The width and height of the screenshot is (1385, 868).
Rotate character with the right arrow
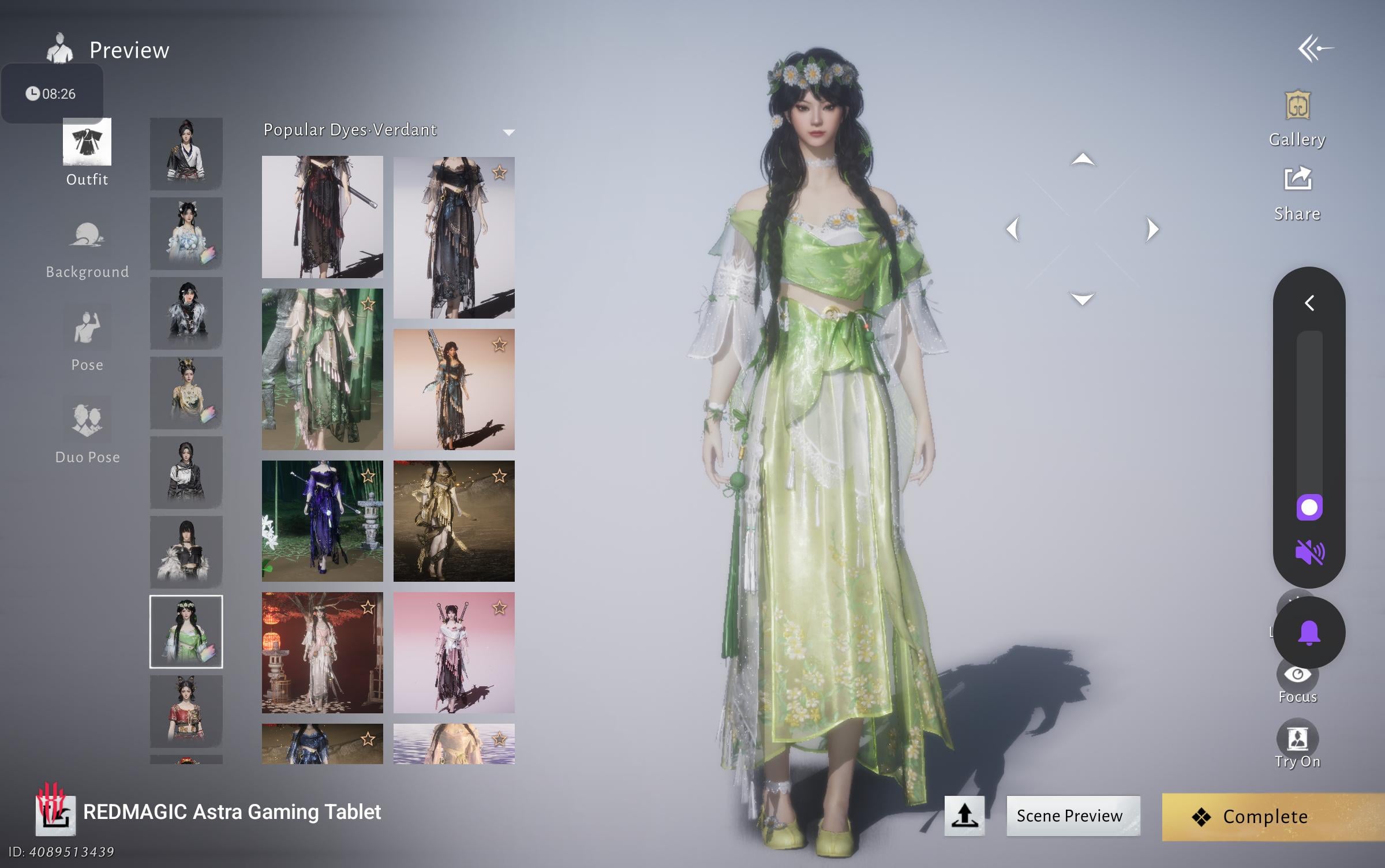1152,229
